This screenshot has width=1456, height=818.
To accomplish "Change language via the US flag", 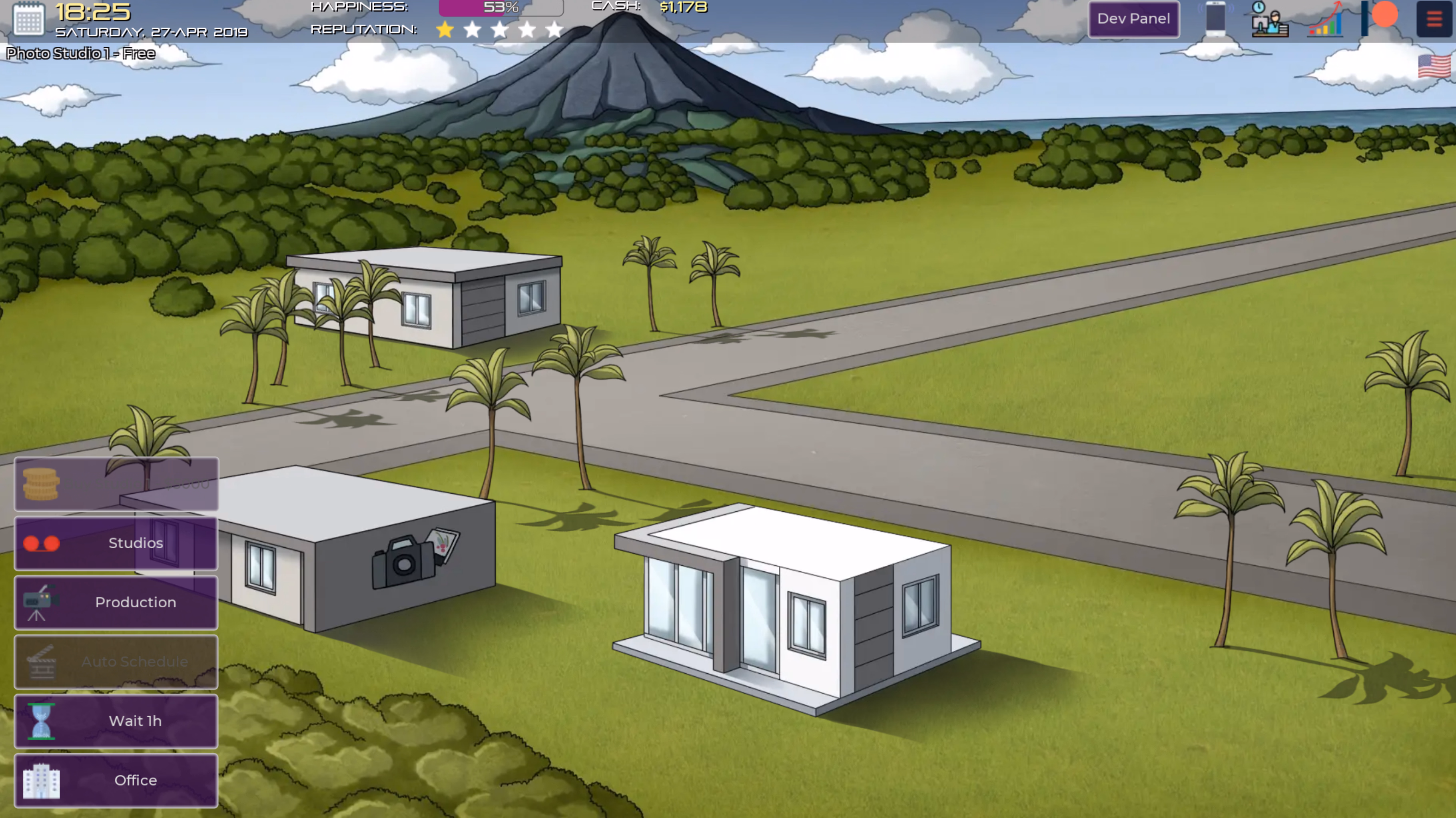I will pos(1434,67).
